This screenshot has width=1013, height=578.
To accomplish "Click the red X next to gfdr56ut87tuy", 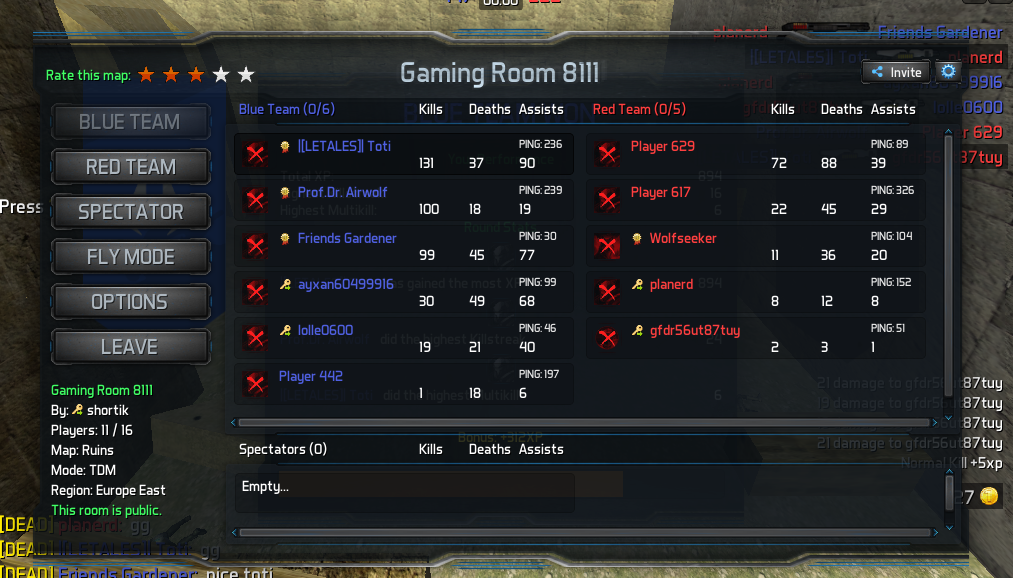I will 607,338.
